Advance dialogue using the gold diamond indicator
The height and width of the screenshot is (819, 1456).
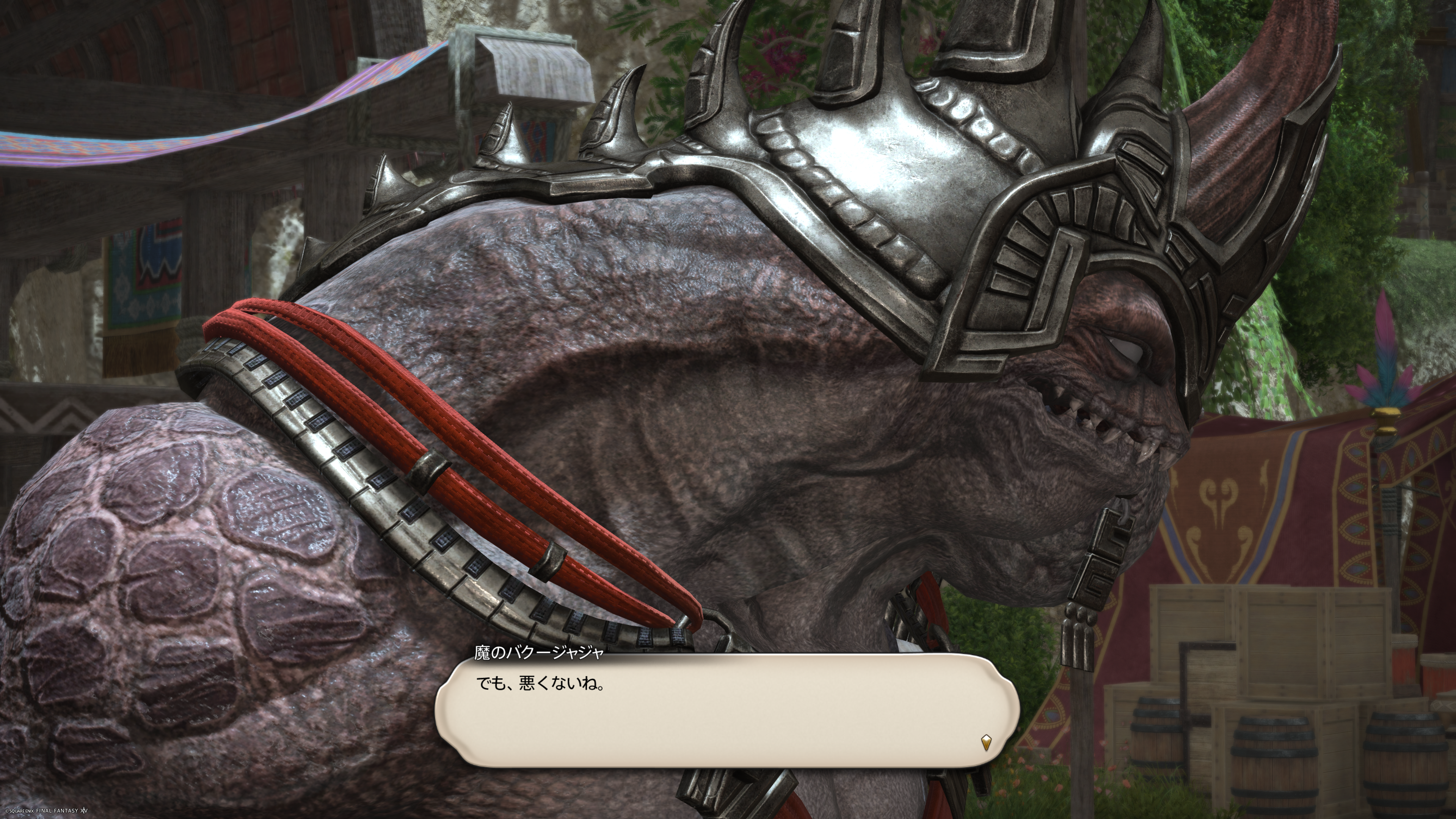(986, 742)
